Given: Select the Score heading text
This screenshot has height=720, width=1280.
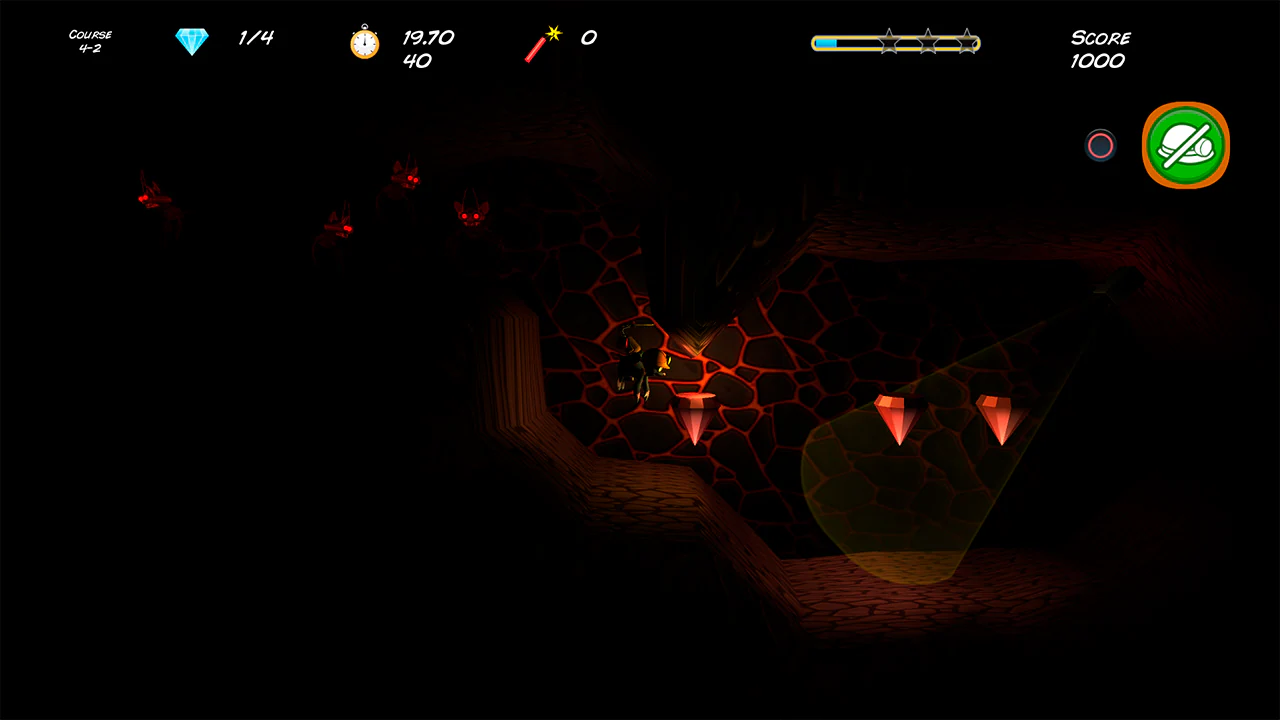Looking at the screenshot, I should pyautogui.click(x=1100, y=37).
